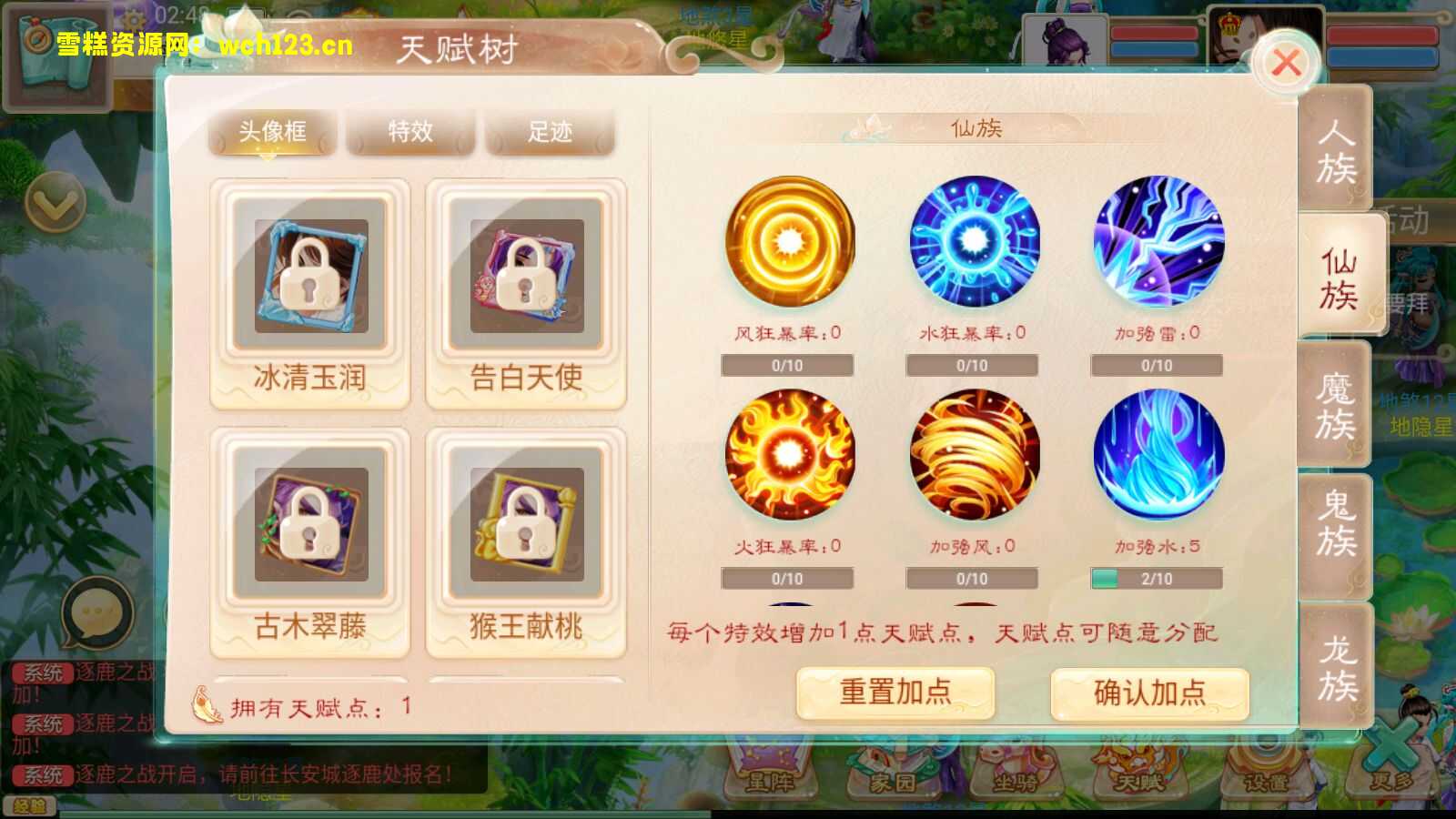Click the locked 告白天使 avatar frame
1456x819 pixels.
coord(526,278)
